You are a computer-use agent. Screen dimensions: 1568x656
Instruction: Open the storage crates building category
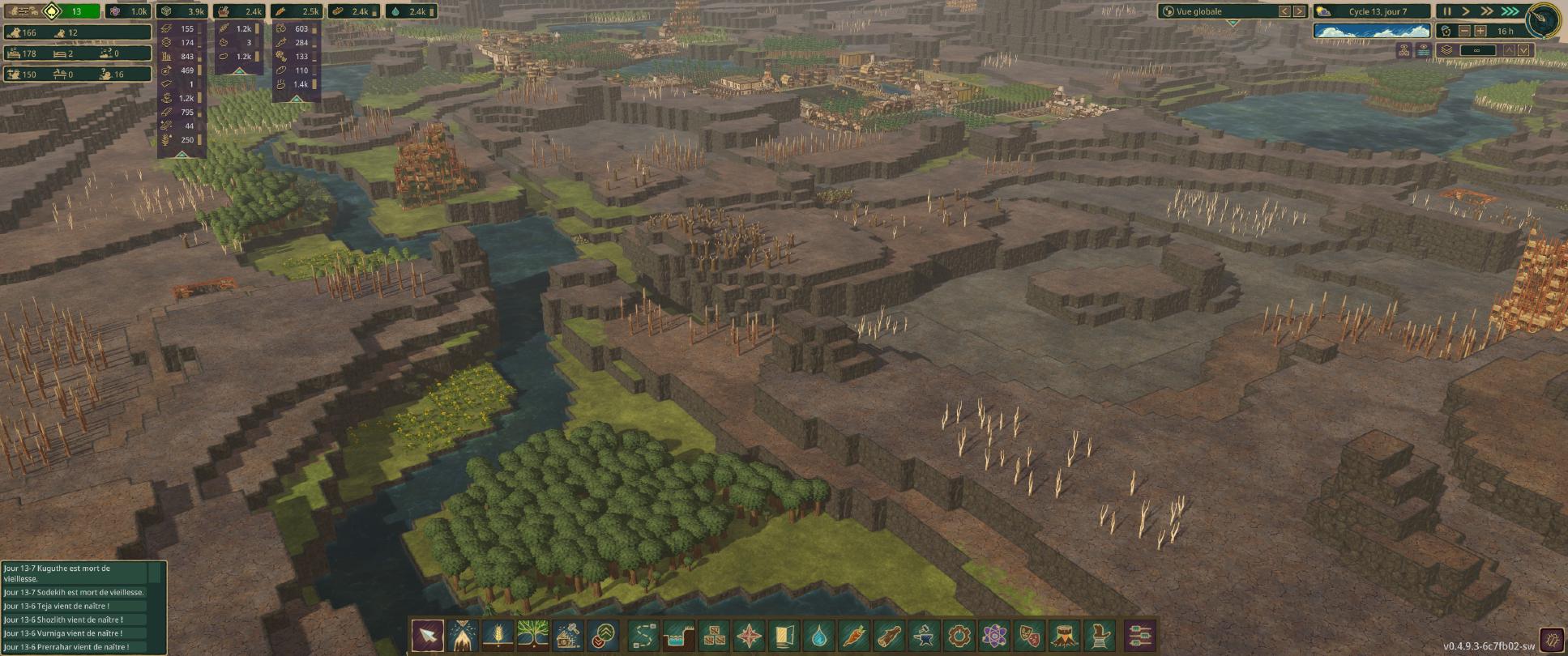[714, 636]
